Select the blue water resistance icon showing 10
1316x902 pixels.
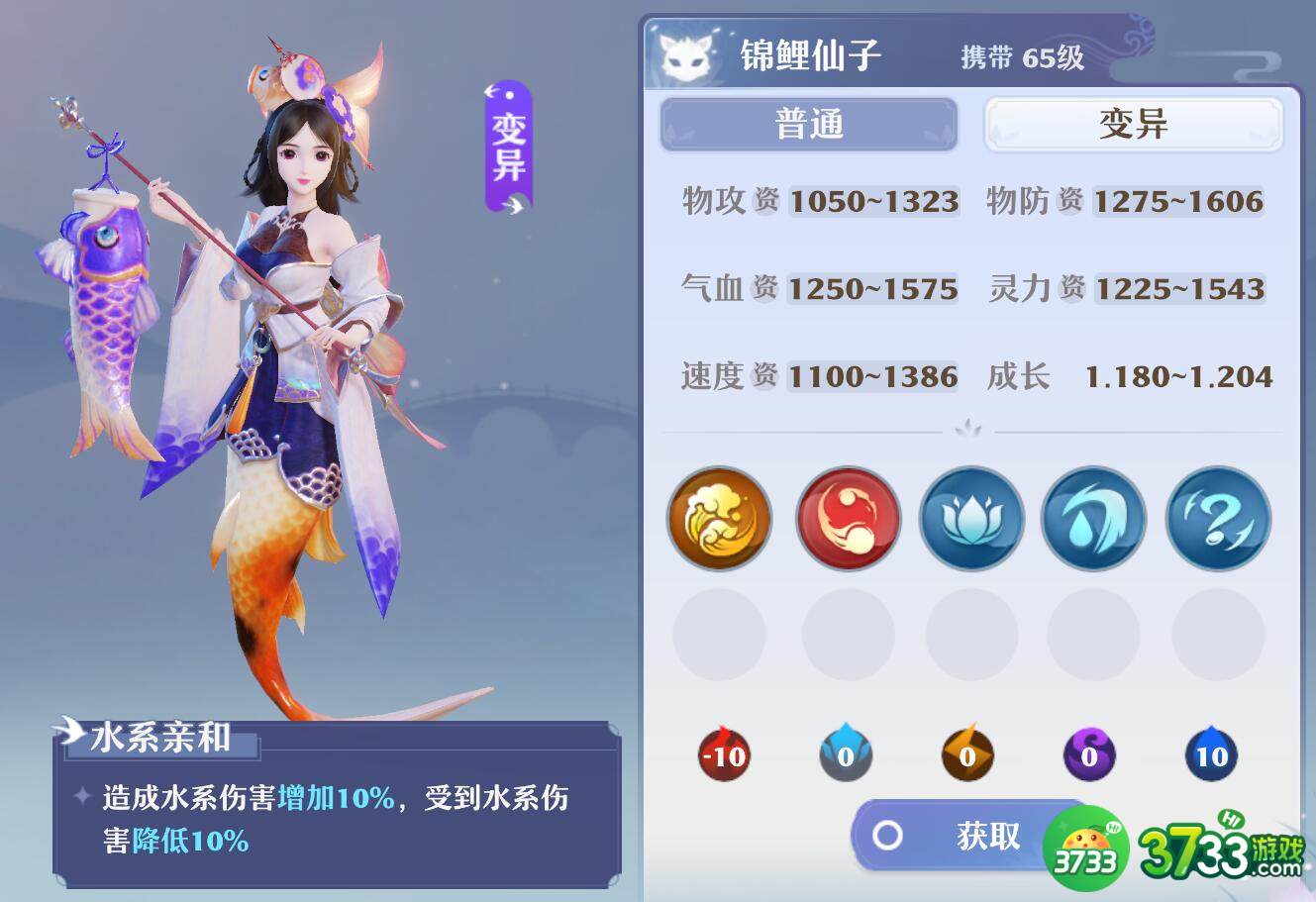1210,755
